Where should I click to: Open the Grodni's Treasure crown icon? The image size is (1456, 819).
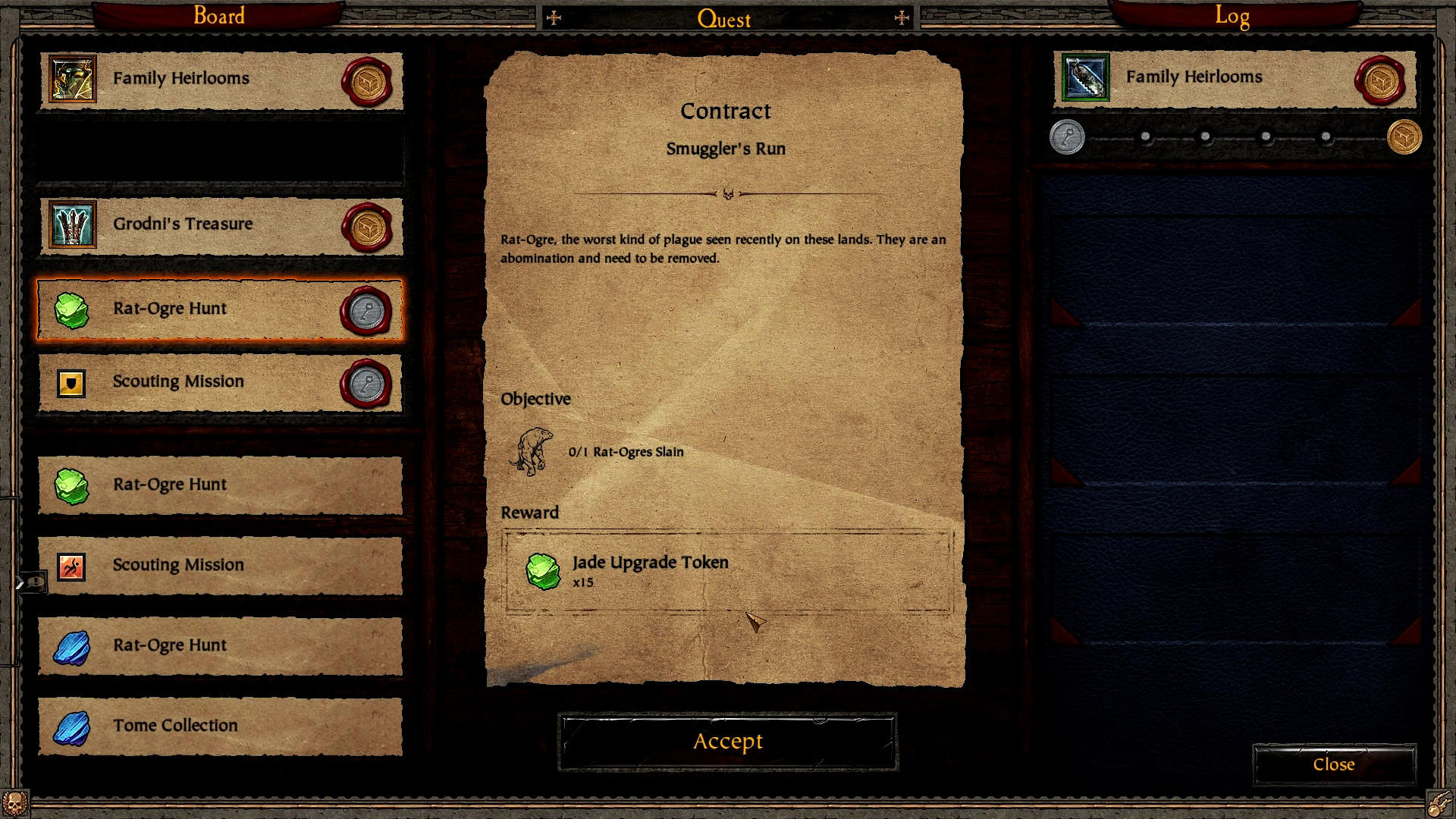[72, 224]
